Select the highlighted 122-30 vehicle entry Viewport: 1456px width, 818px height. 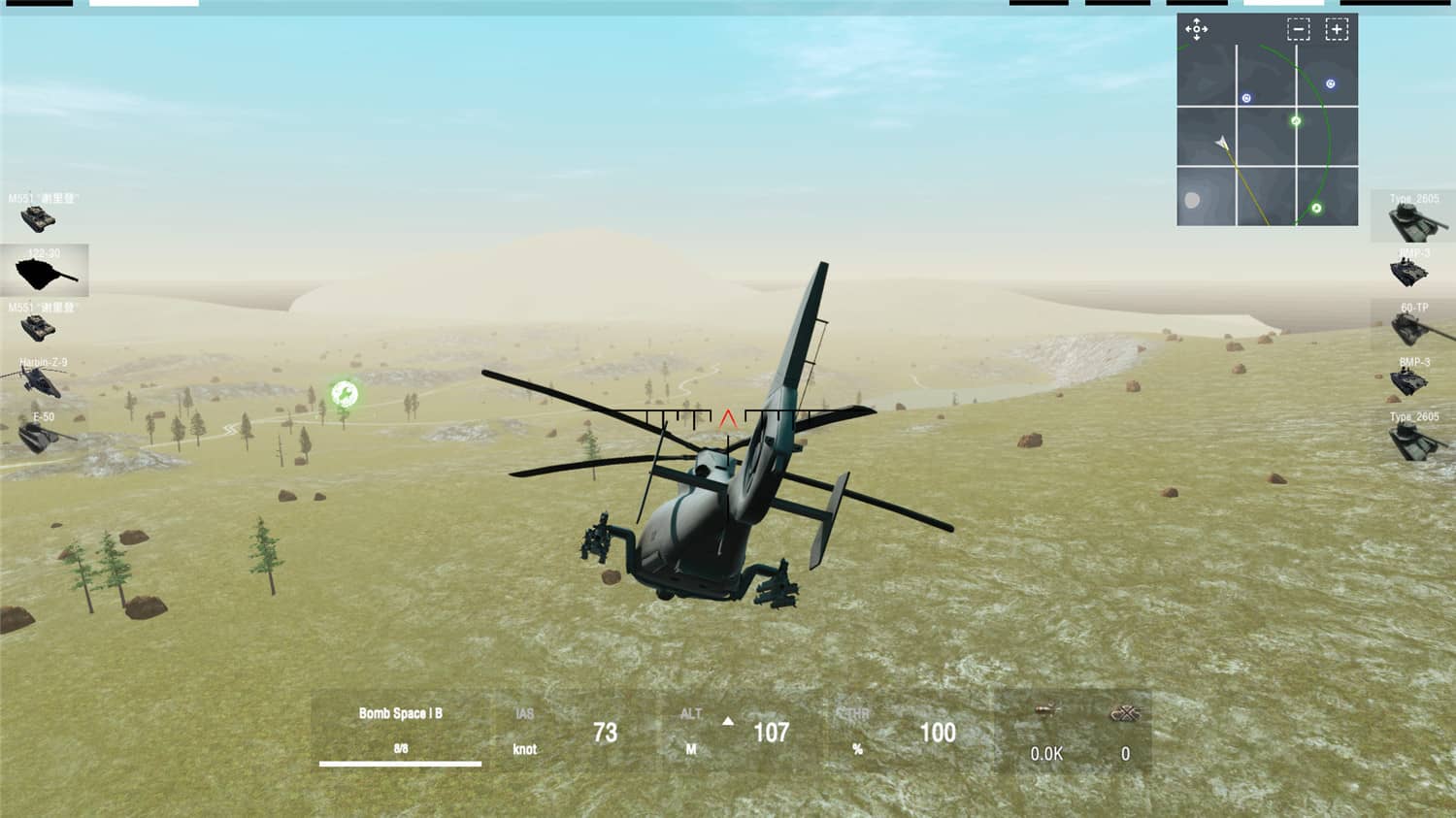click(x=44, y=272)
